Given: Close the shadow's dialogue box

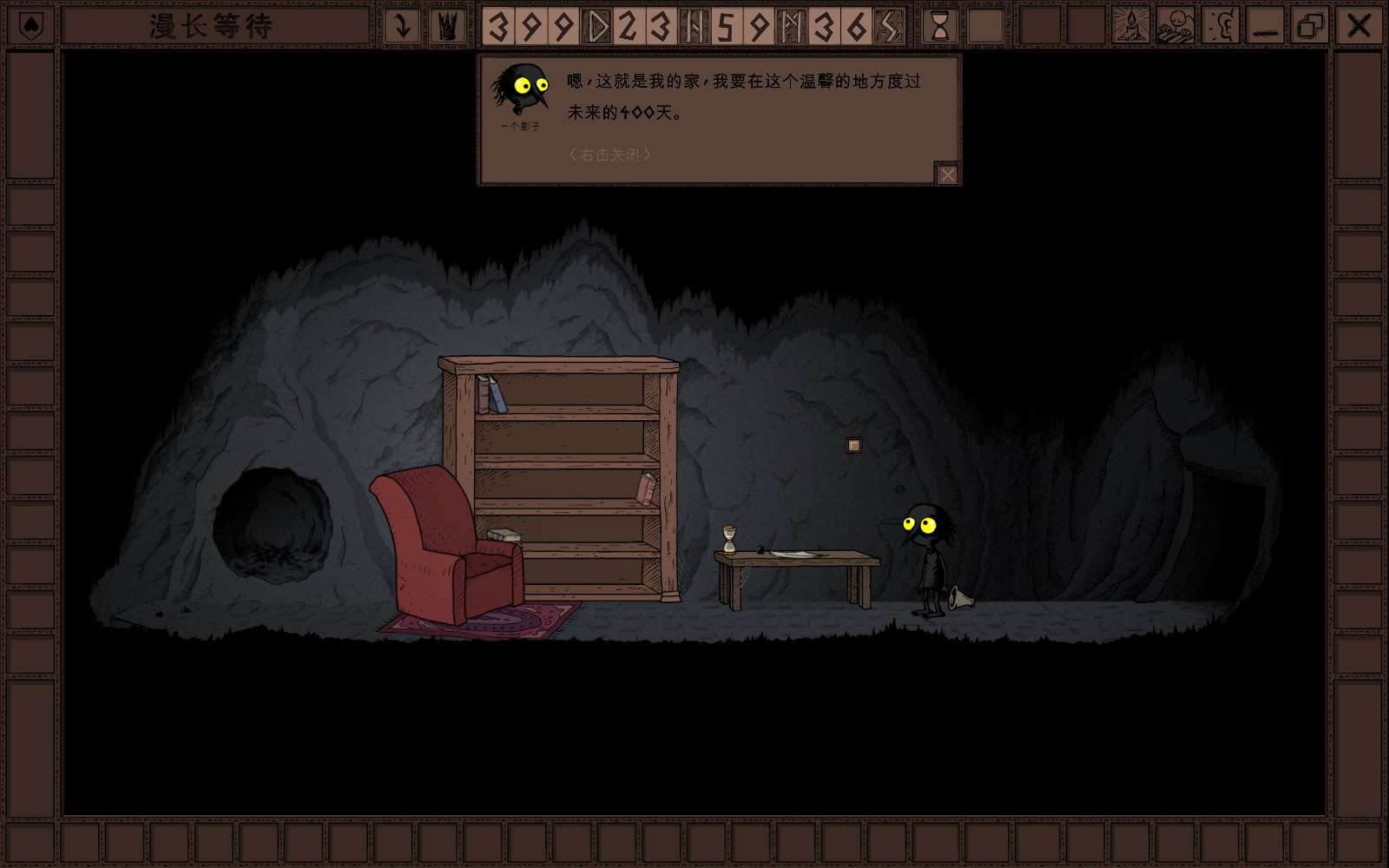Looking at the screenshot, I should click(x=947, y=174).
